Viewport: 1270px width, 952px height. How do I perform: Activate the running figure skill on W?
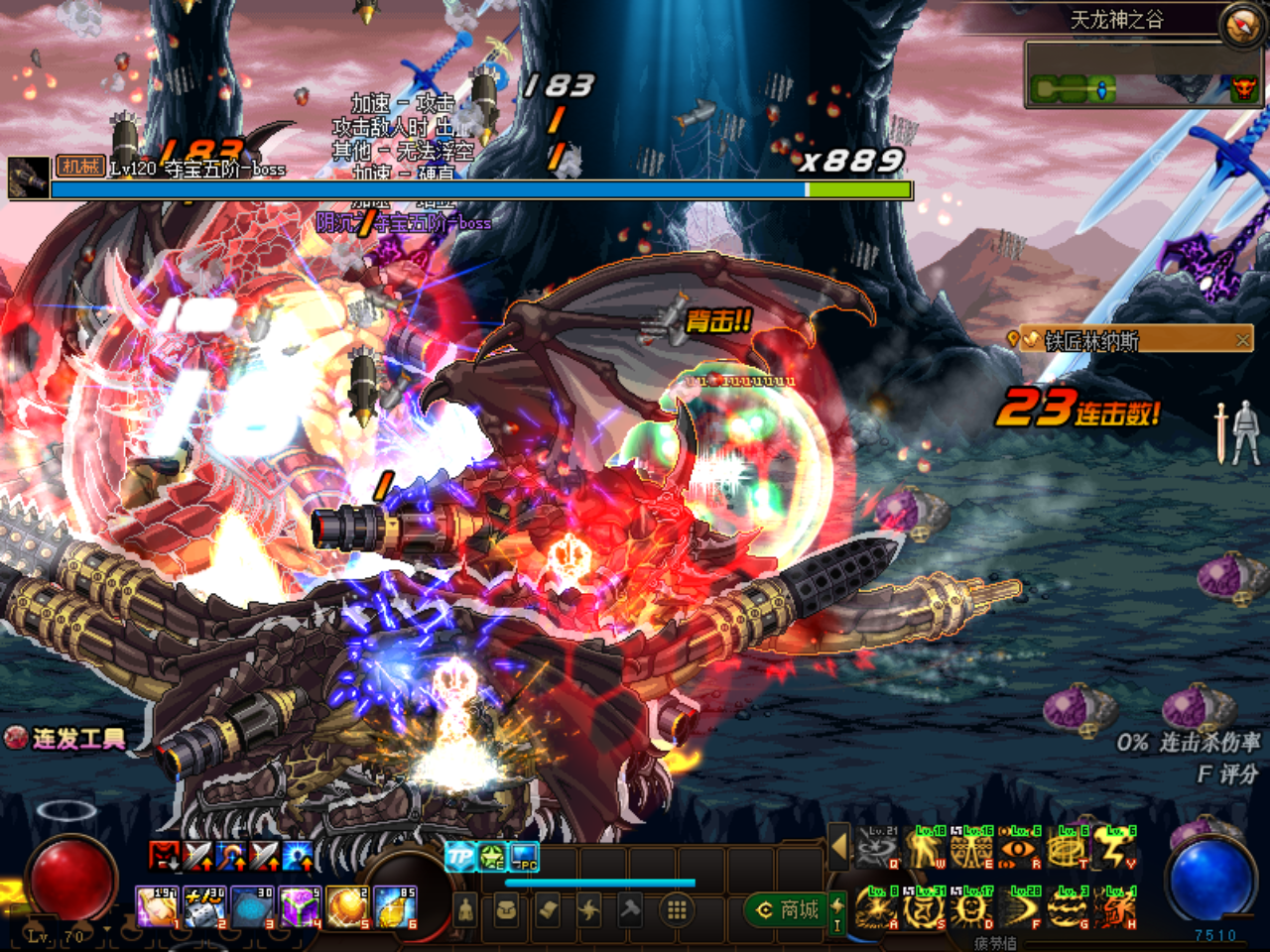(925, 850)
